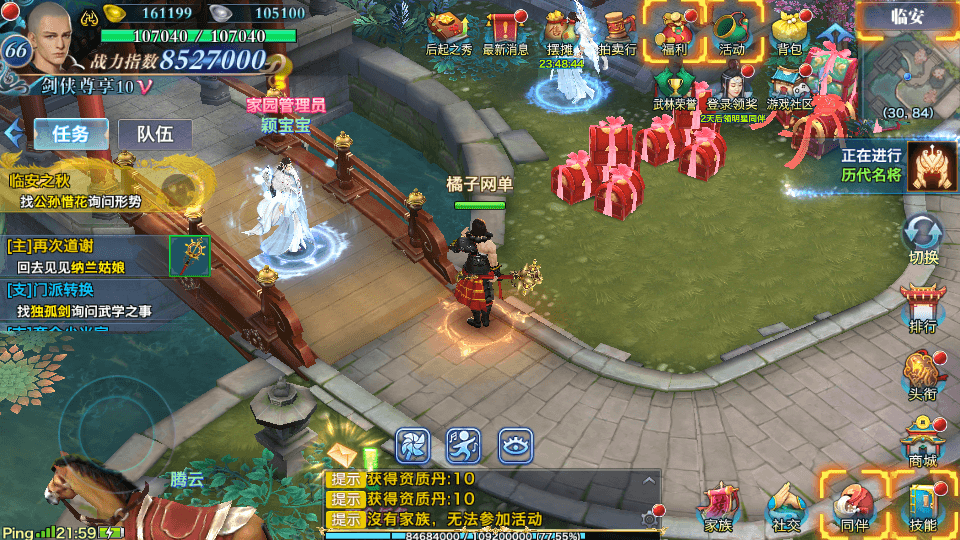Open the 后起之秀 icon

pos(449,33)
